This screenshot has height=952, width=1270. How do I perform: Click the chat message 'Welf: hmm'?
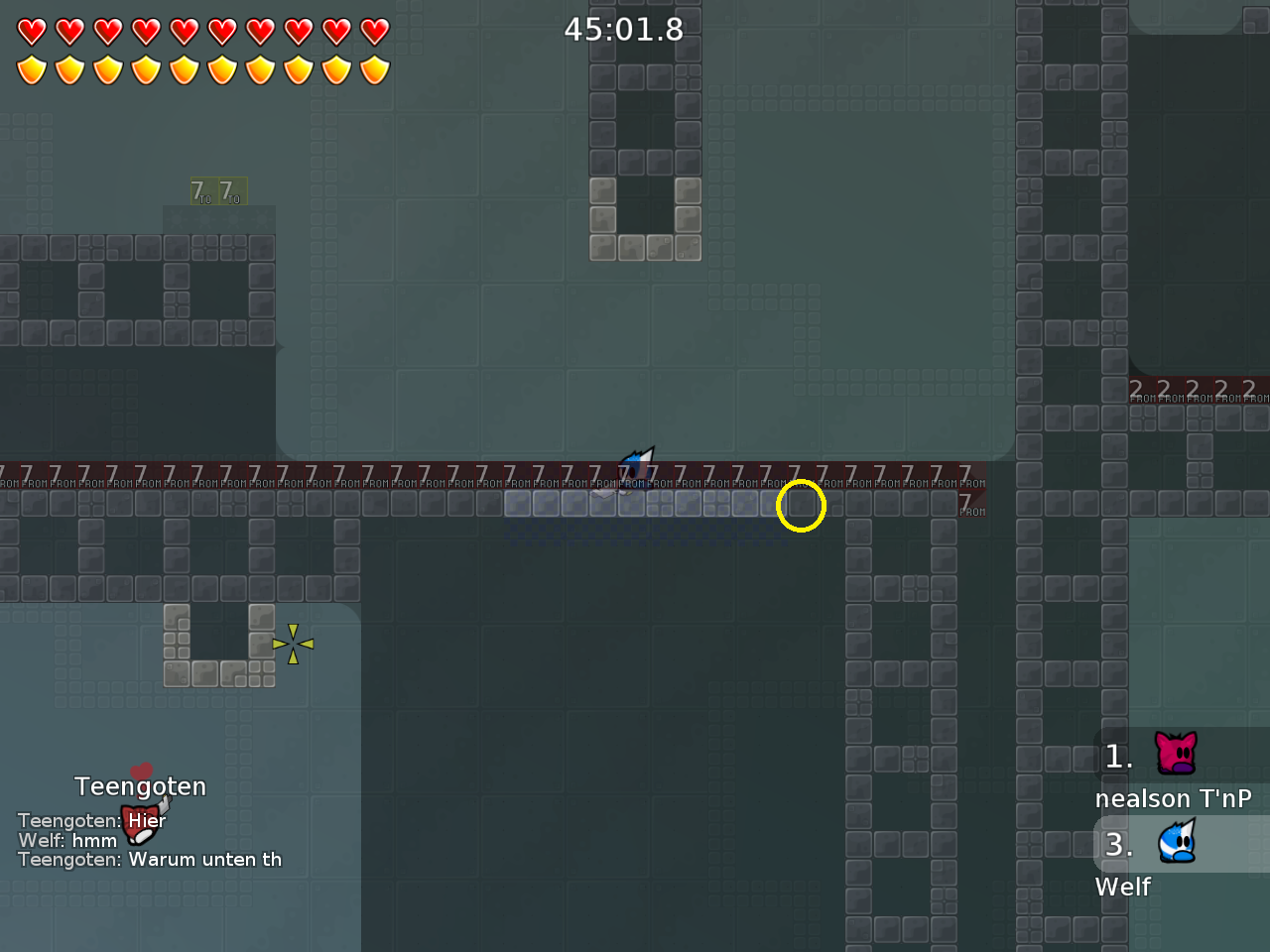coord(66,840)
